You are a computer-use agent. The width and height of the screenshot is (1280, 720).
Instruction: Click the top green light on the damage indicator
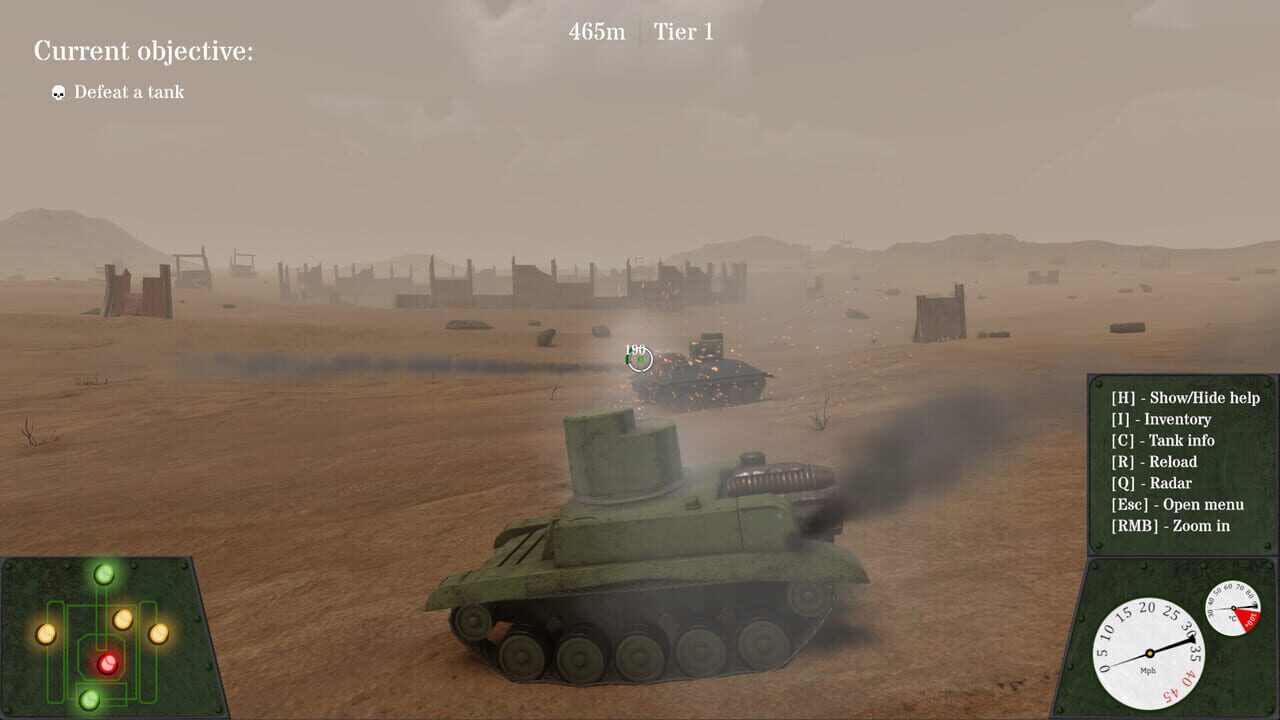(104, 572)
